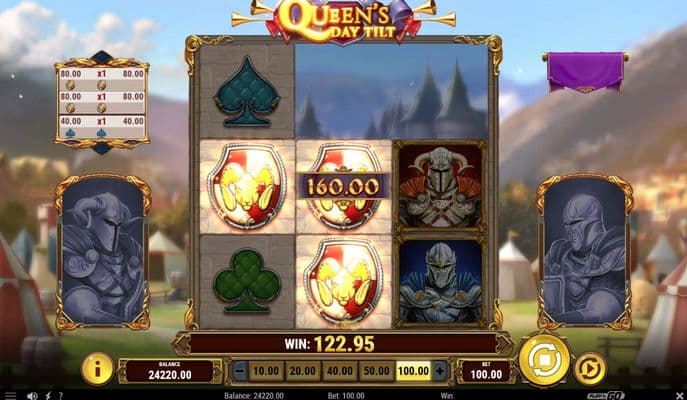
Task: Toggle the sound speaker icon
Action: pos(32,395)
